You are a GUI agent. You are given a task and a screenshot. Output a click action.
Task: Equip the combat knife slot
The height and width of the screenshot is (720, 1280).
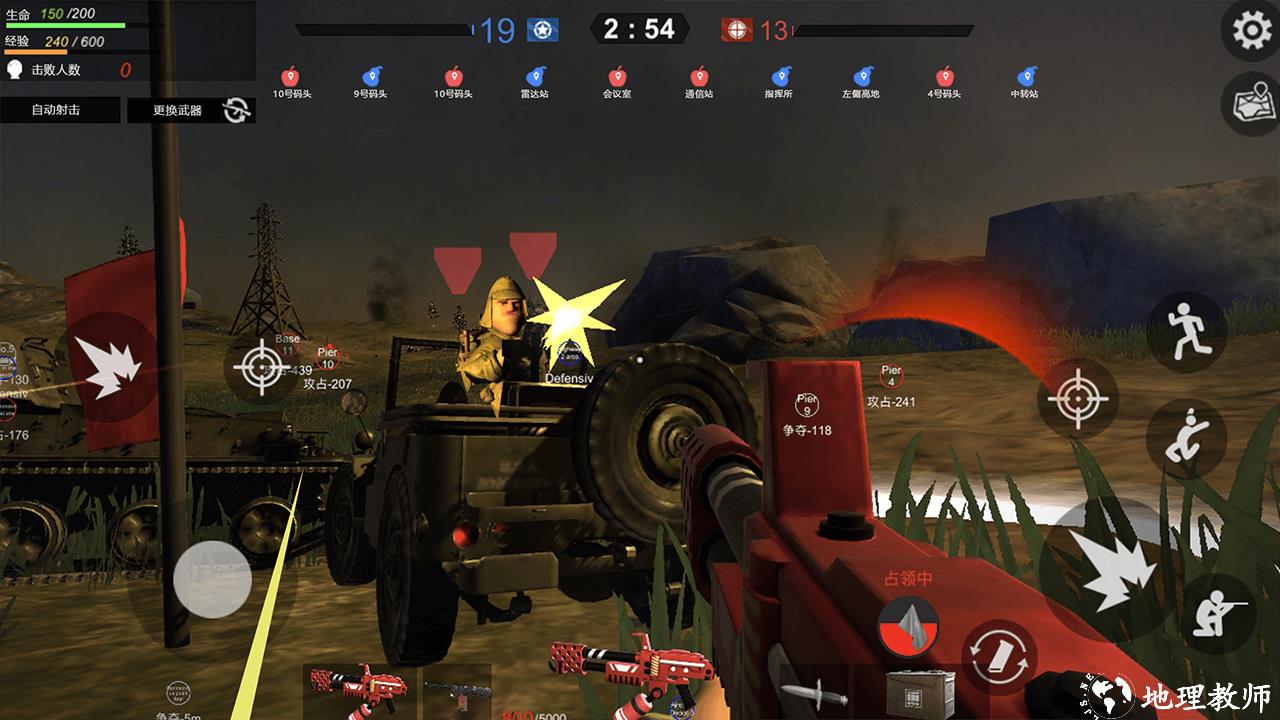814,692
